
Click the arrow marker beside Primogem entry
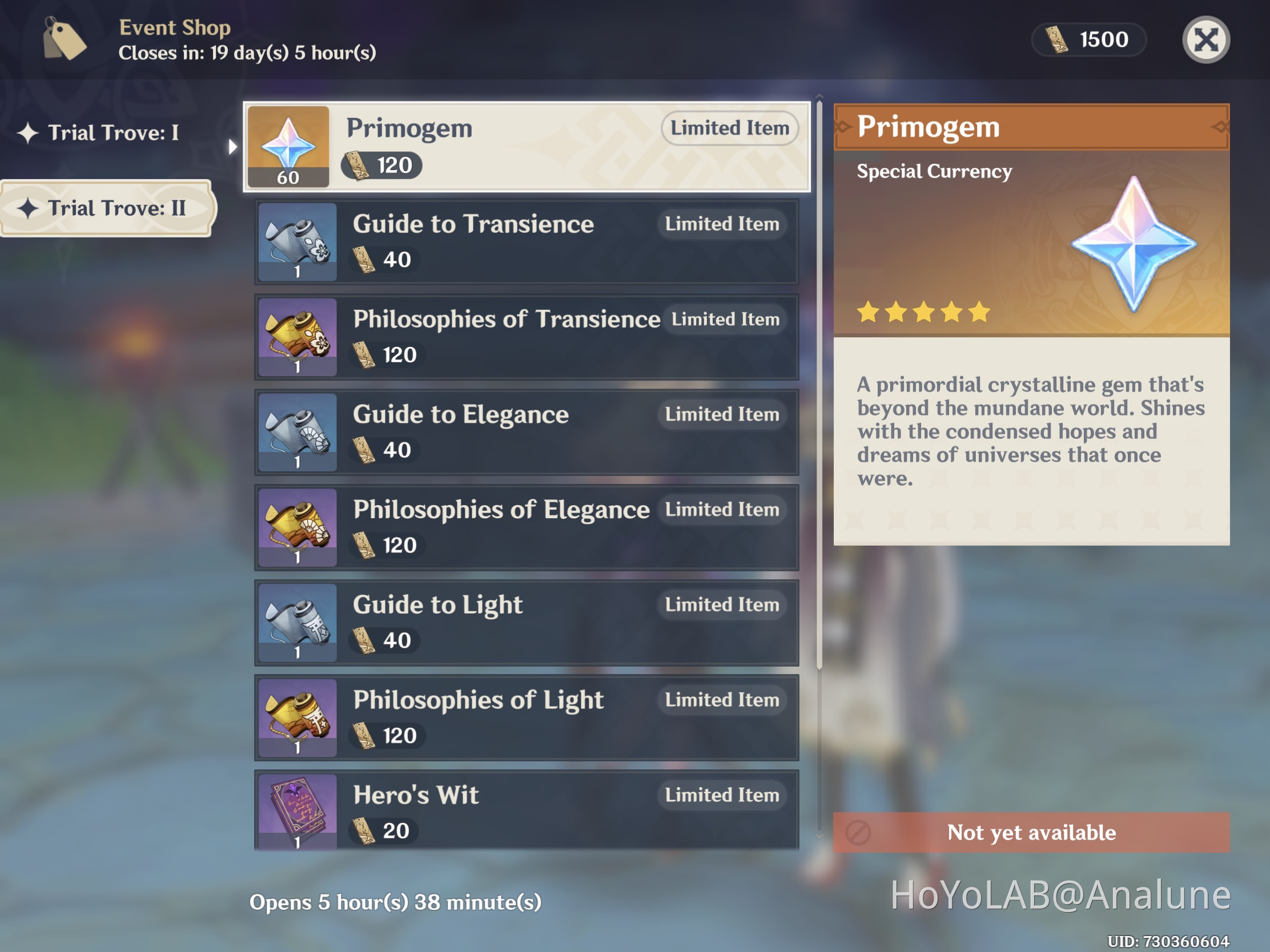tap(232, 147)
